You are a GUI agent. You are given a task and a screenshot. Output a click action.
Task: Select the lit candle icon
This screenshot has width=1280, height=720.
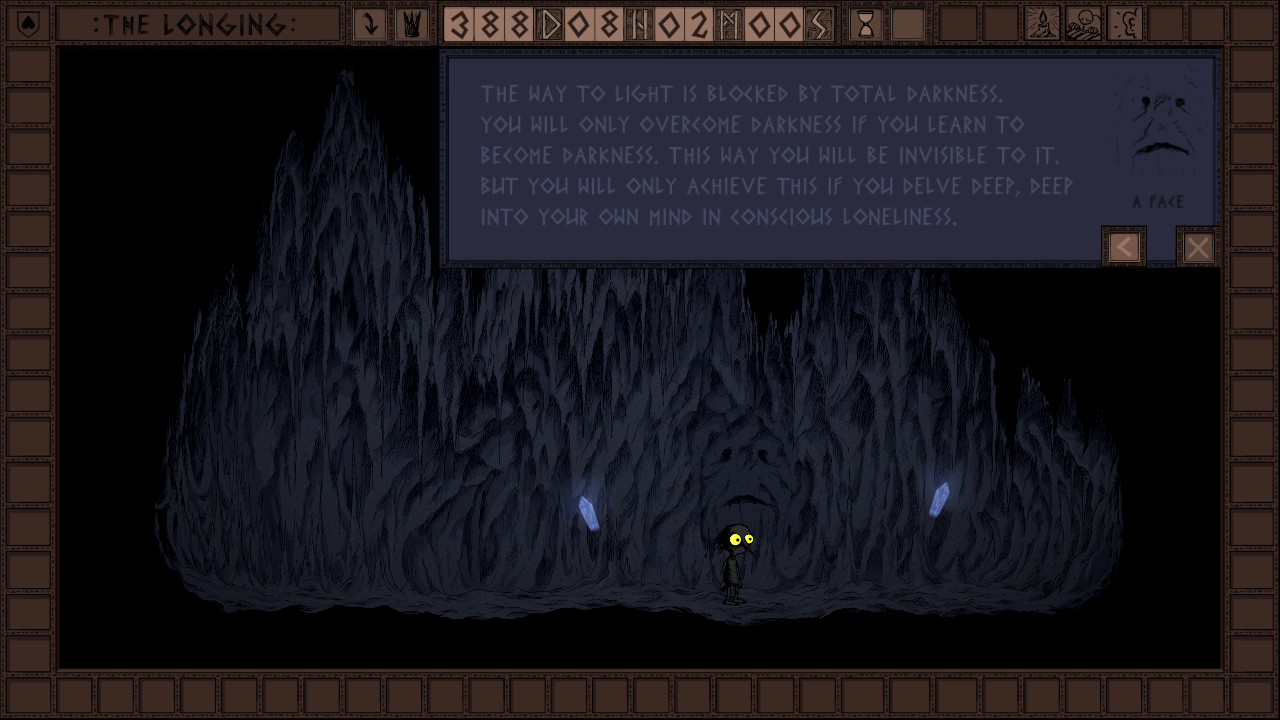[1042, 24]
